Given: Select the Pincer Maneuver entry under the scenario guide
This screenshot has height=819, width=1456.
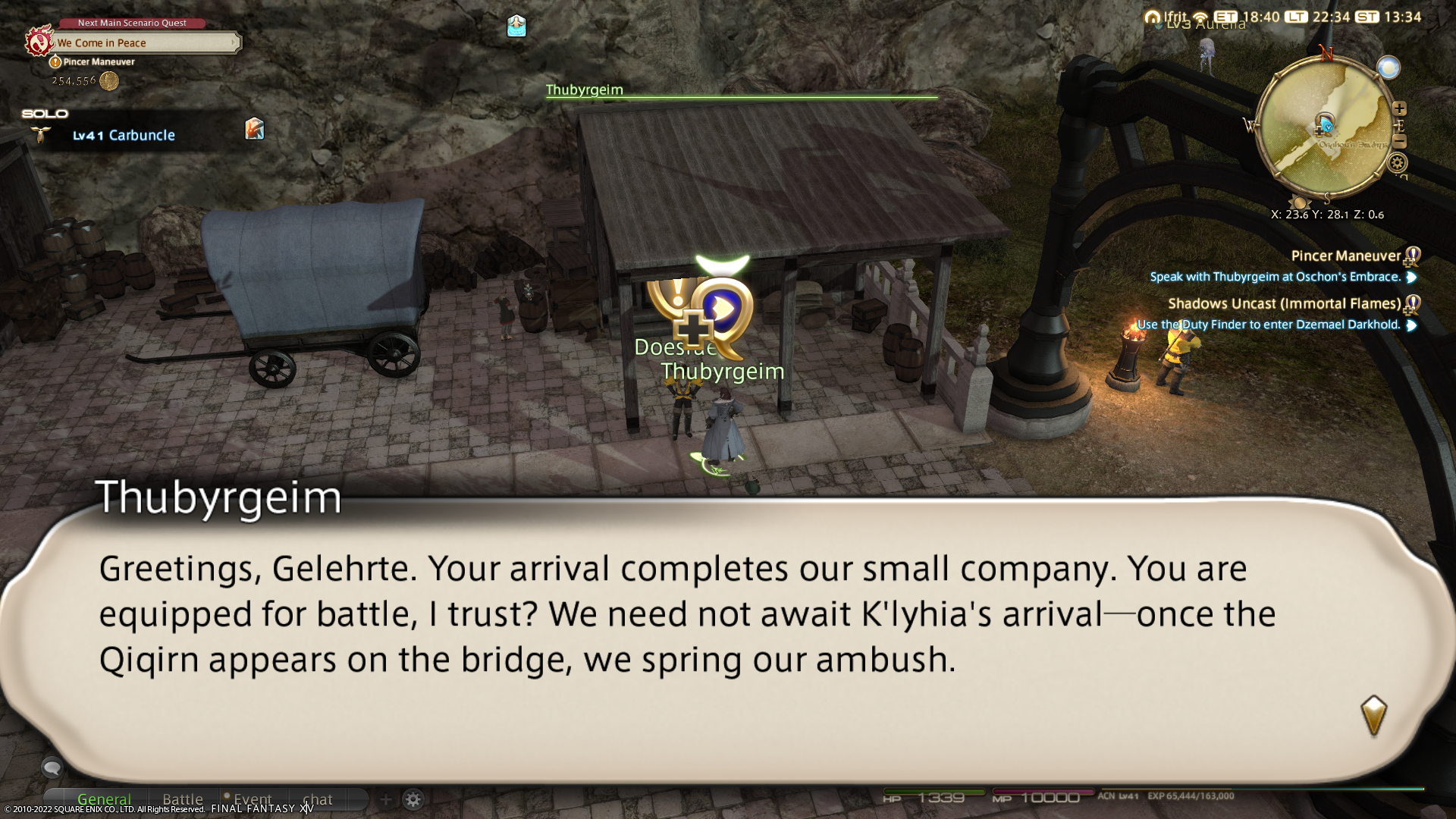Looking at the screenshot, I should (99, 62).
